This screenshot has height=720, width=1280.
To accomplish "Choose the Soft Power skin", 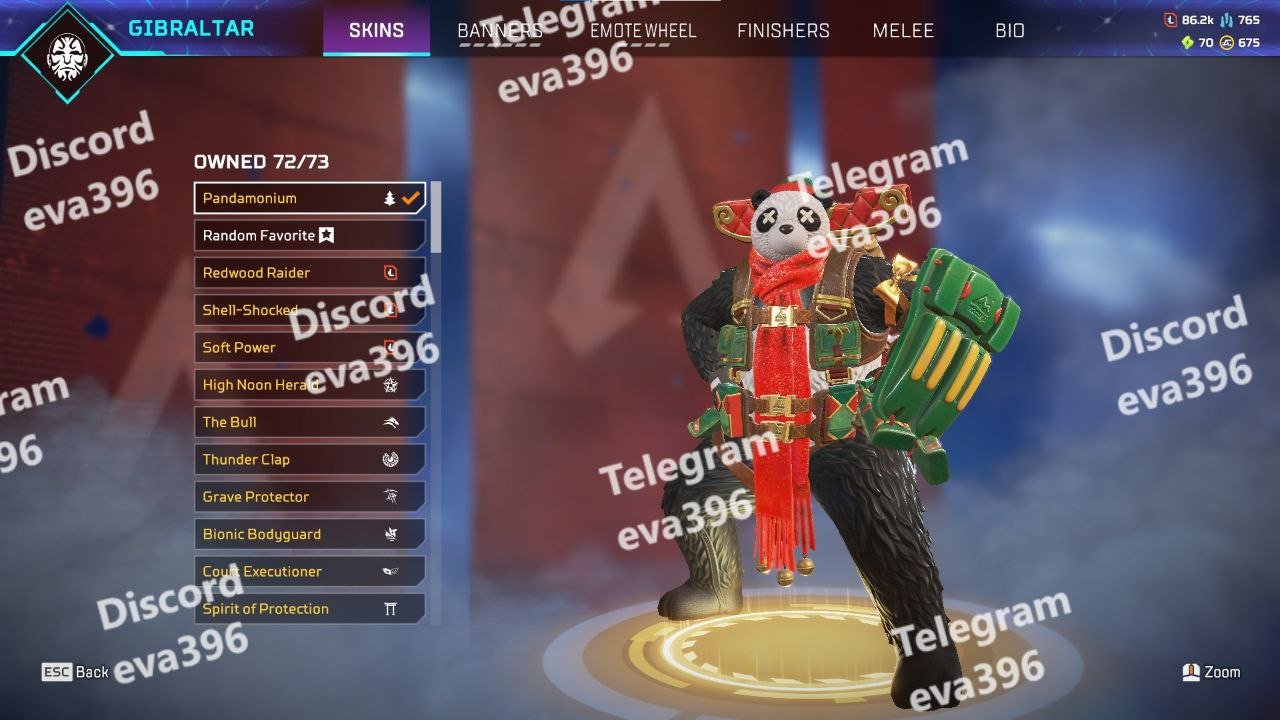I will click(x=309, y=348).
